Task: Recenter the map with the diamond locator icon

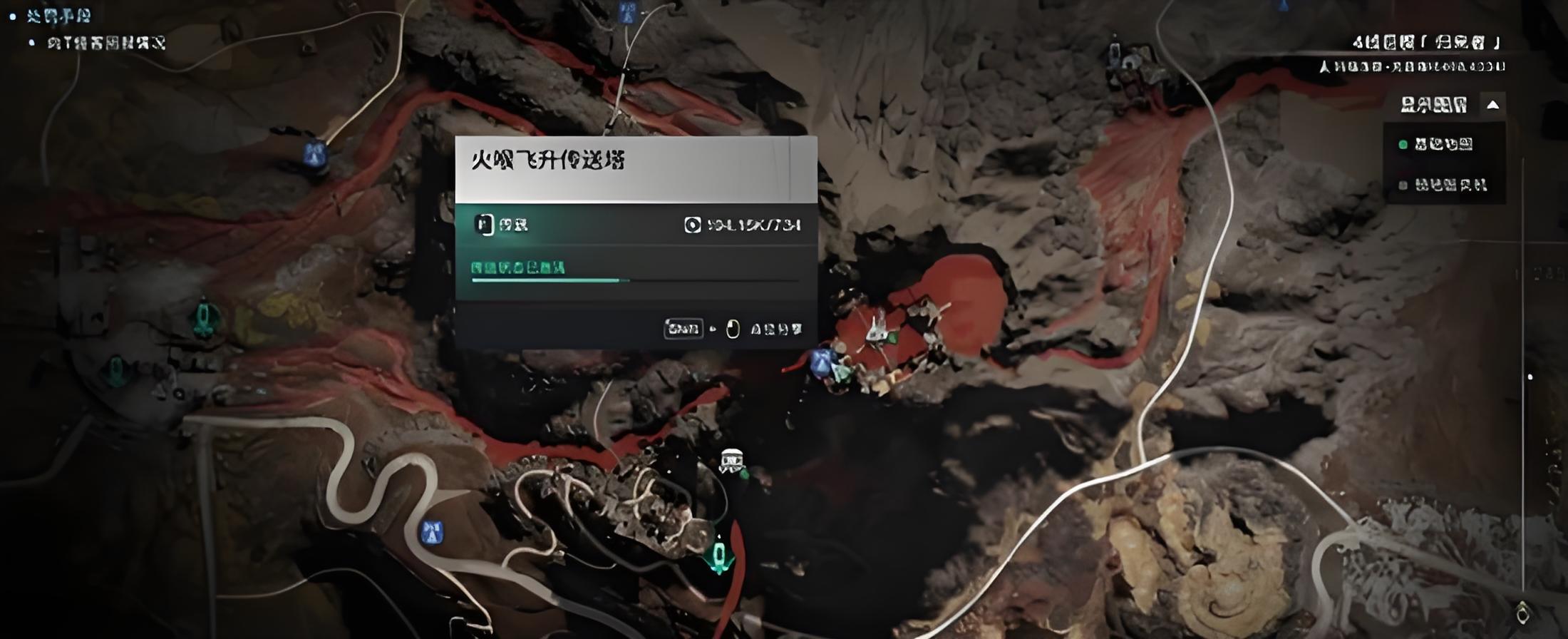Action: pos(1522,612)
